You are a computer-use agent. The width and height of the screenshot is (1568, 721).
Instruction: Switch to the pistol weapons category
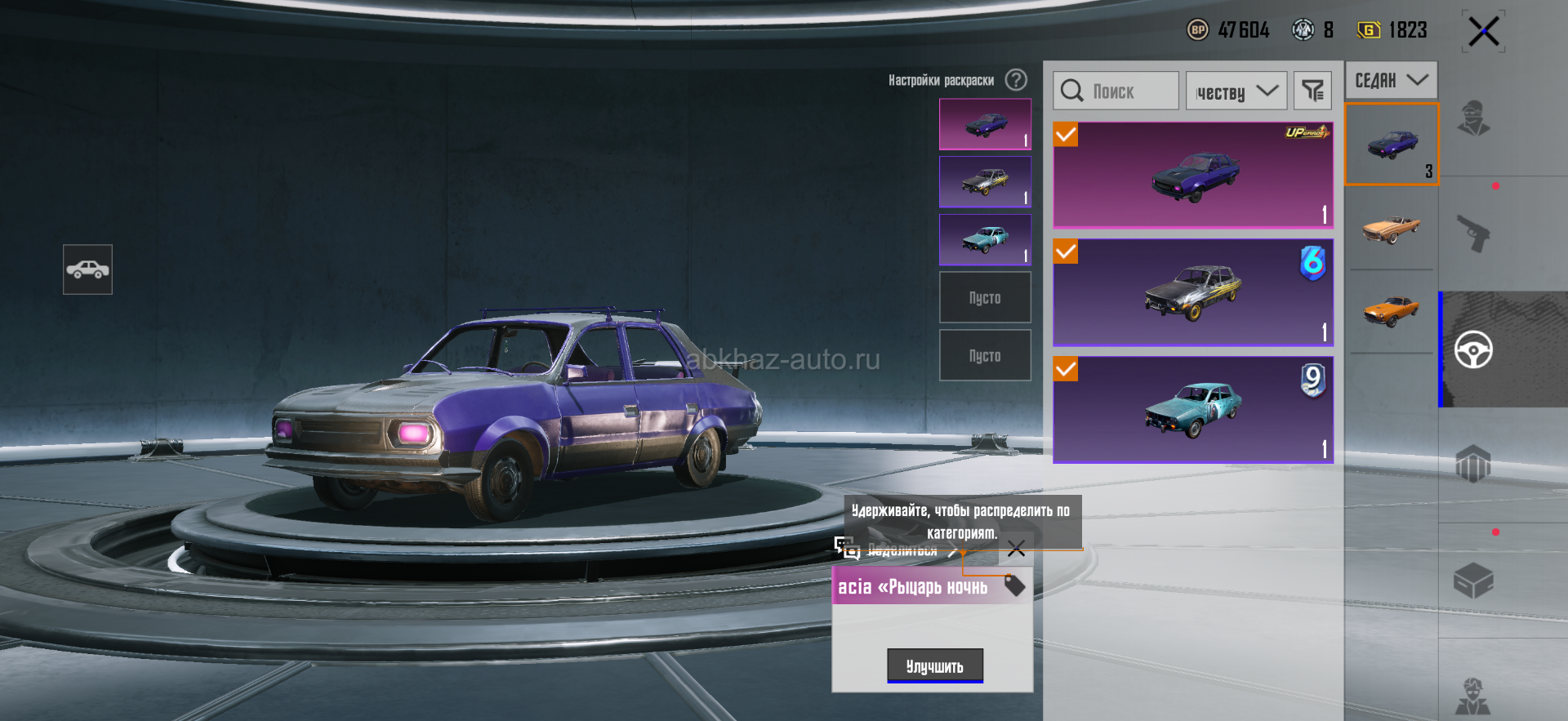tap(1473, 234)
